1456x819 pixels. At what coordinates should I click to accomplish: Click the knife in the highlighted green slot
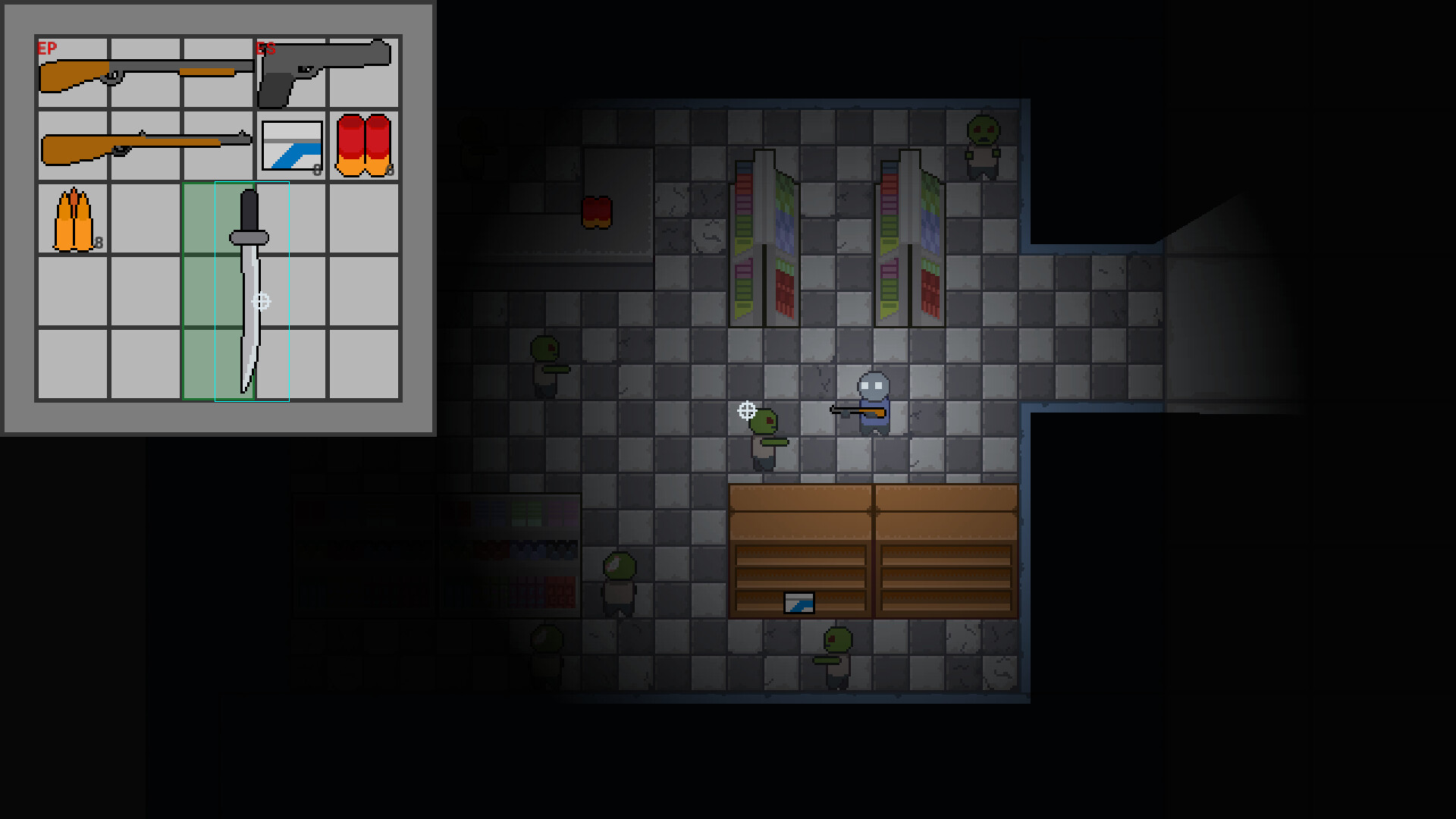pos(243,292)
